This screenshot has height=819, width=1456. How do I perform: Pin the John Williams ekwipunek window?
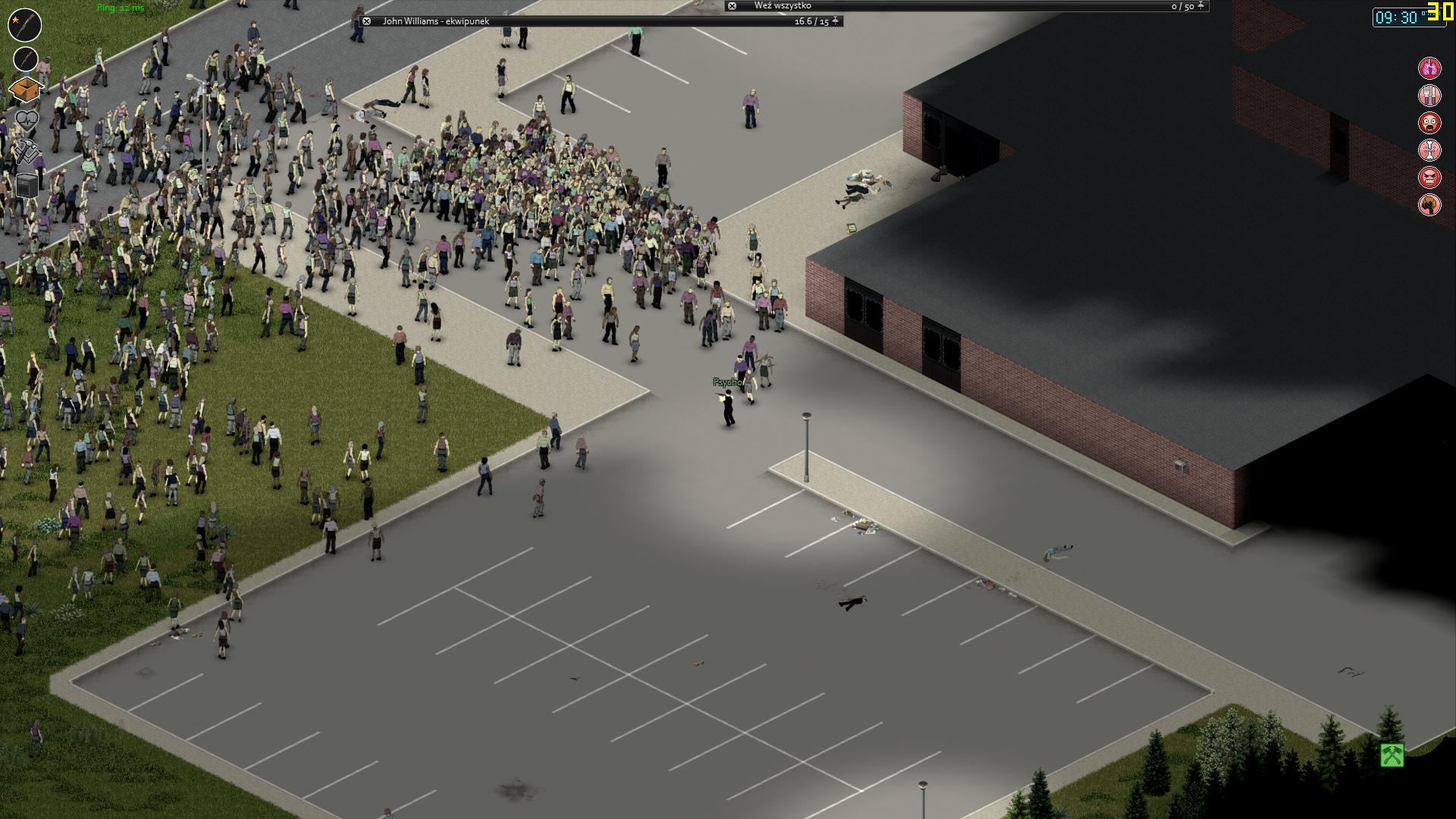click(x=834, y=22)
